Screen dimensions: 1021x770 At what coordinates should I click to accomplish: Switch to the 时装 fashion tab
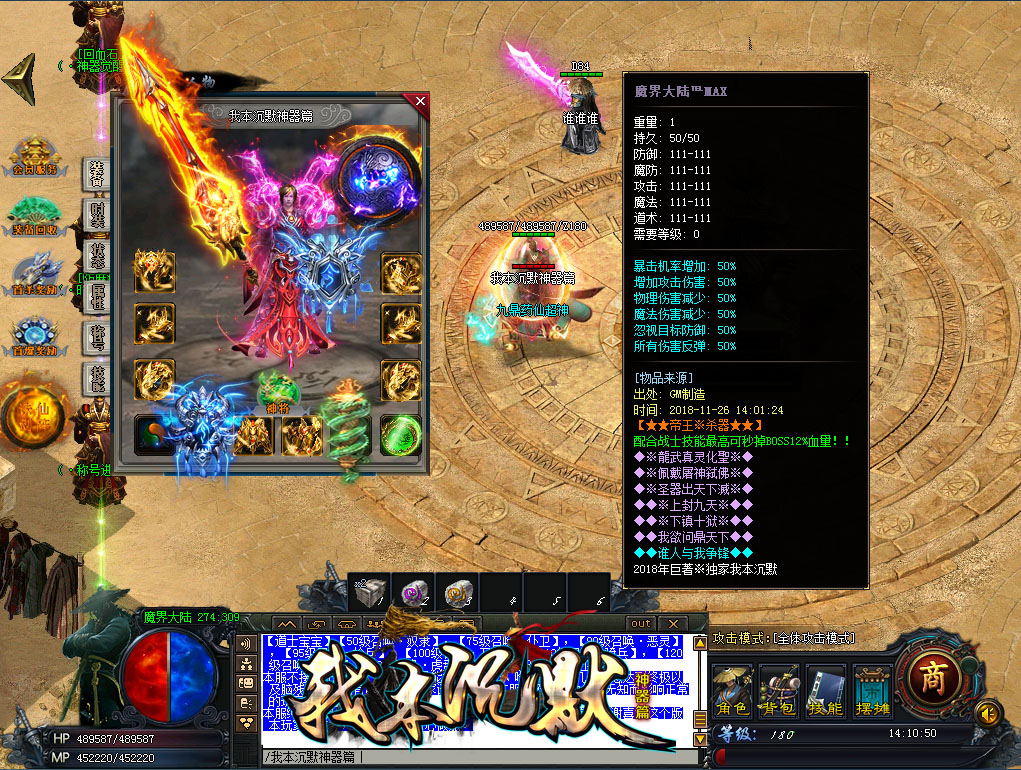97,212
